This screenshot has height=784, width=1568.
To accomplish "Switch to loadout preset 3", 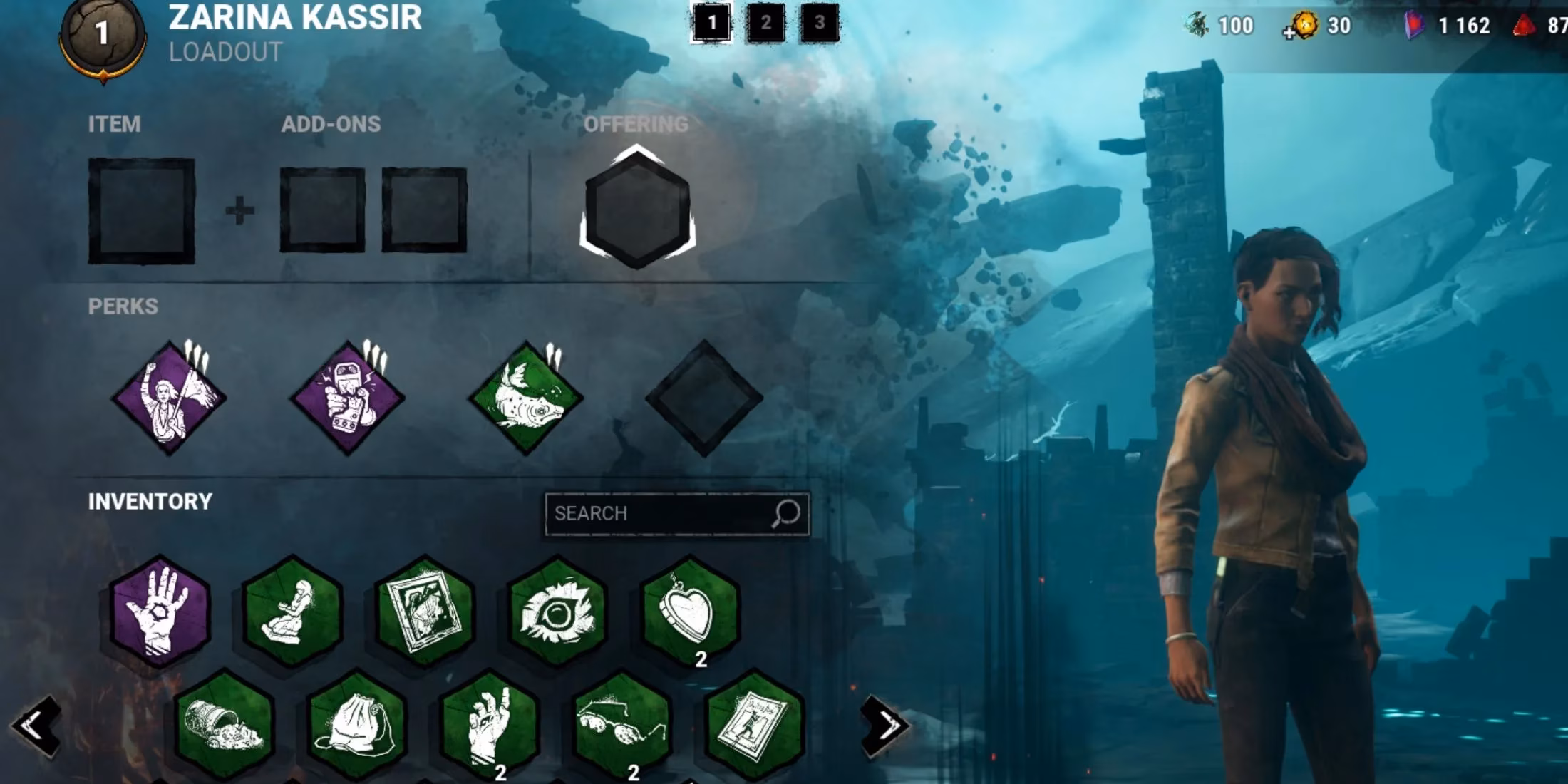I will click(x=819, y=24).
